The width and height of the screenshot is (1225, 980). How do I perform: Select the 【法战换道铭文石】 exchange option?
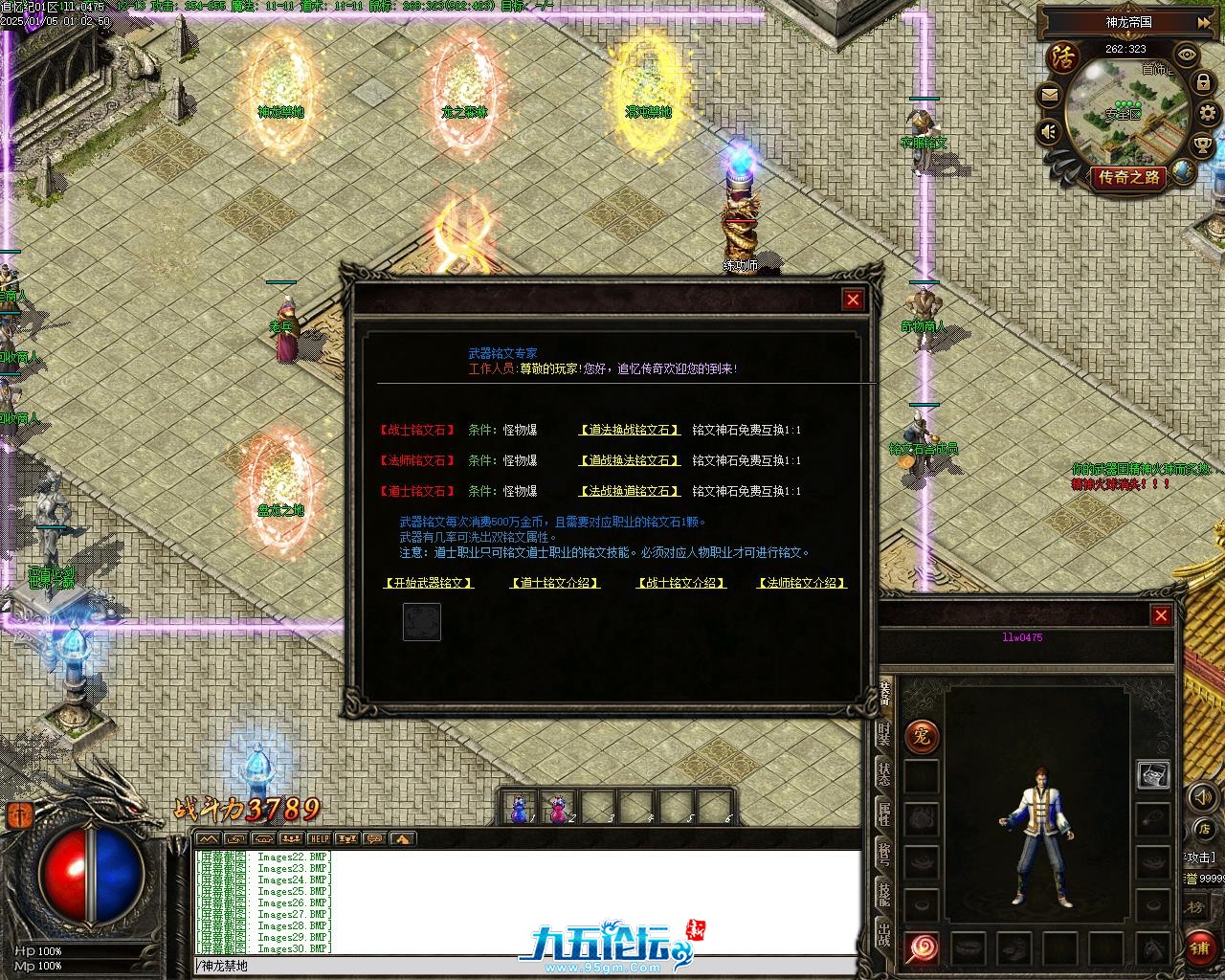click(x=630, y=491)
